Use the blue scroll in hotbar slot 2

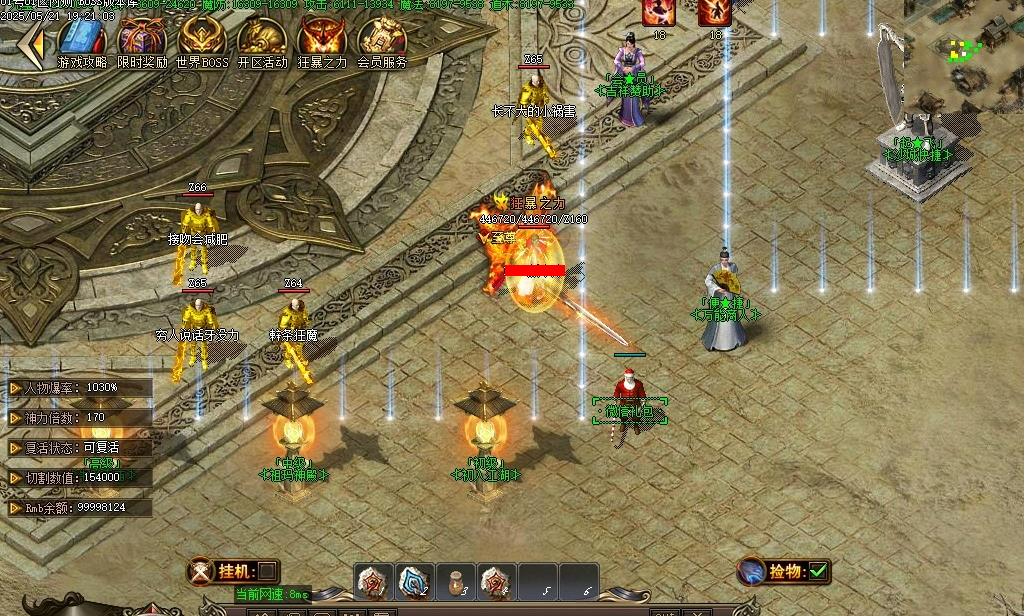[x=415, y=581]
